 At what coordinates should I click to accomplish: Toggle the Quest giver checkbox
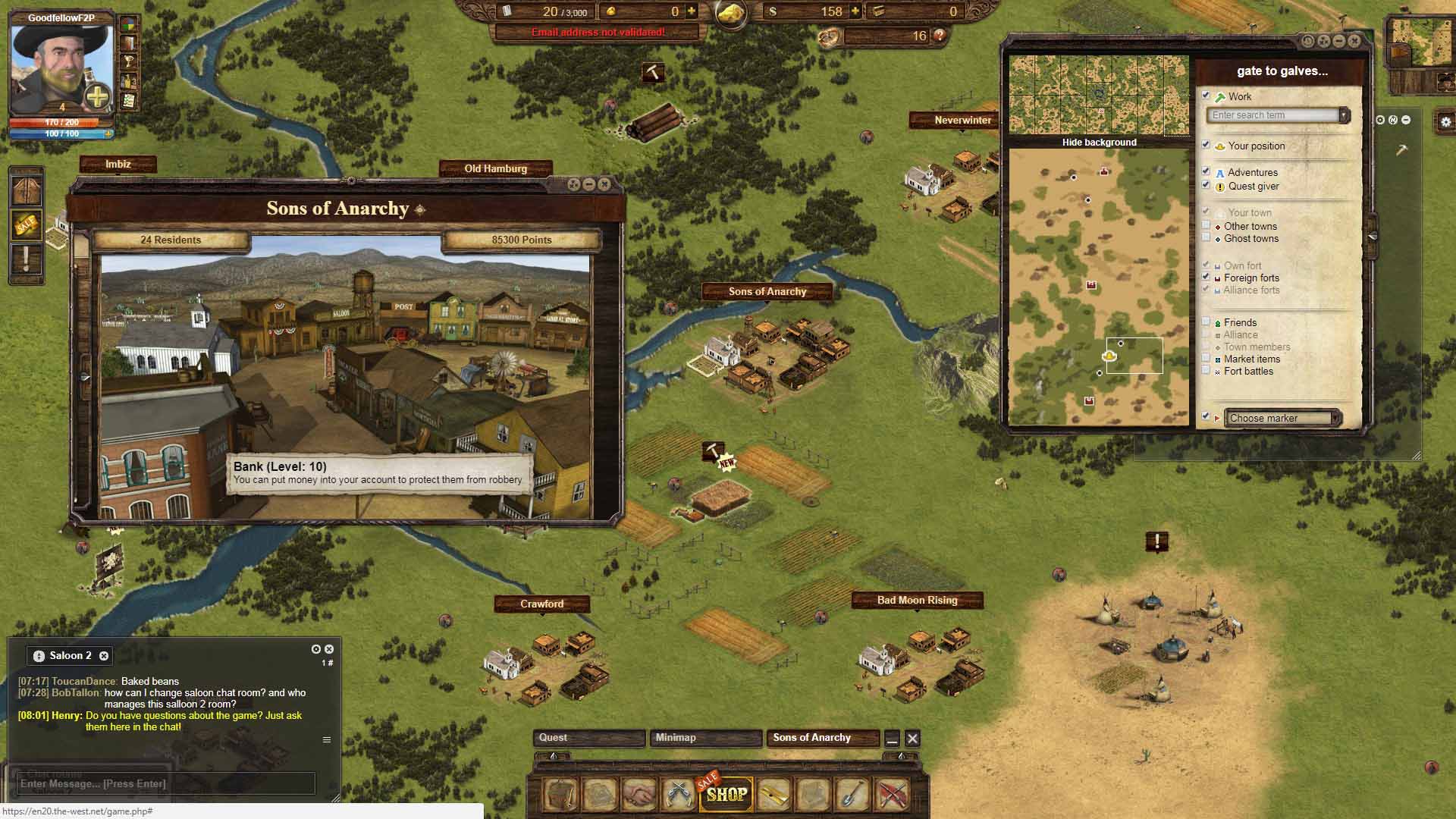tap(1206, 185)
